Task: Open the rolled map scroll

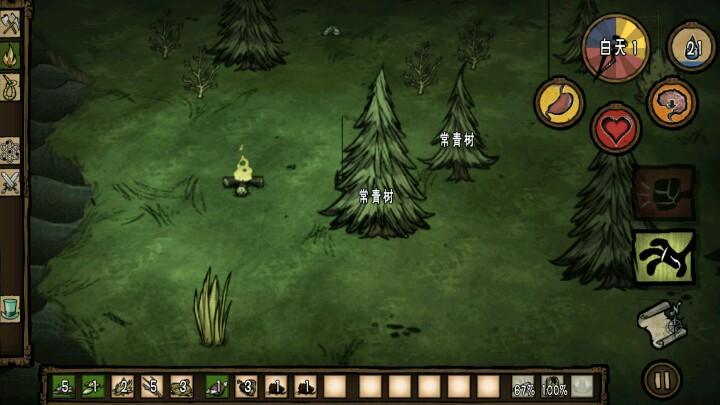Action: [662, 320]
